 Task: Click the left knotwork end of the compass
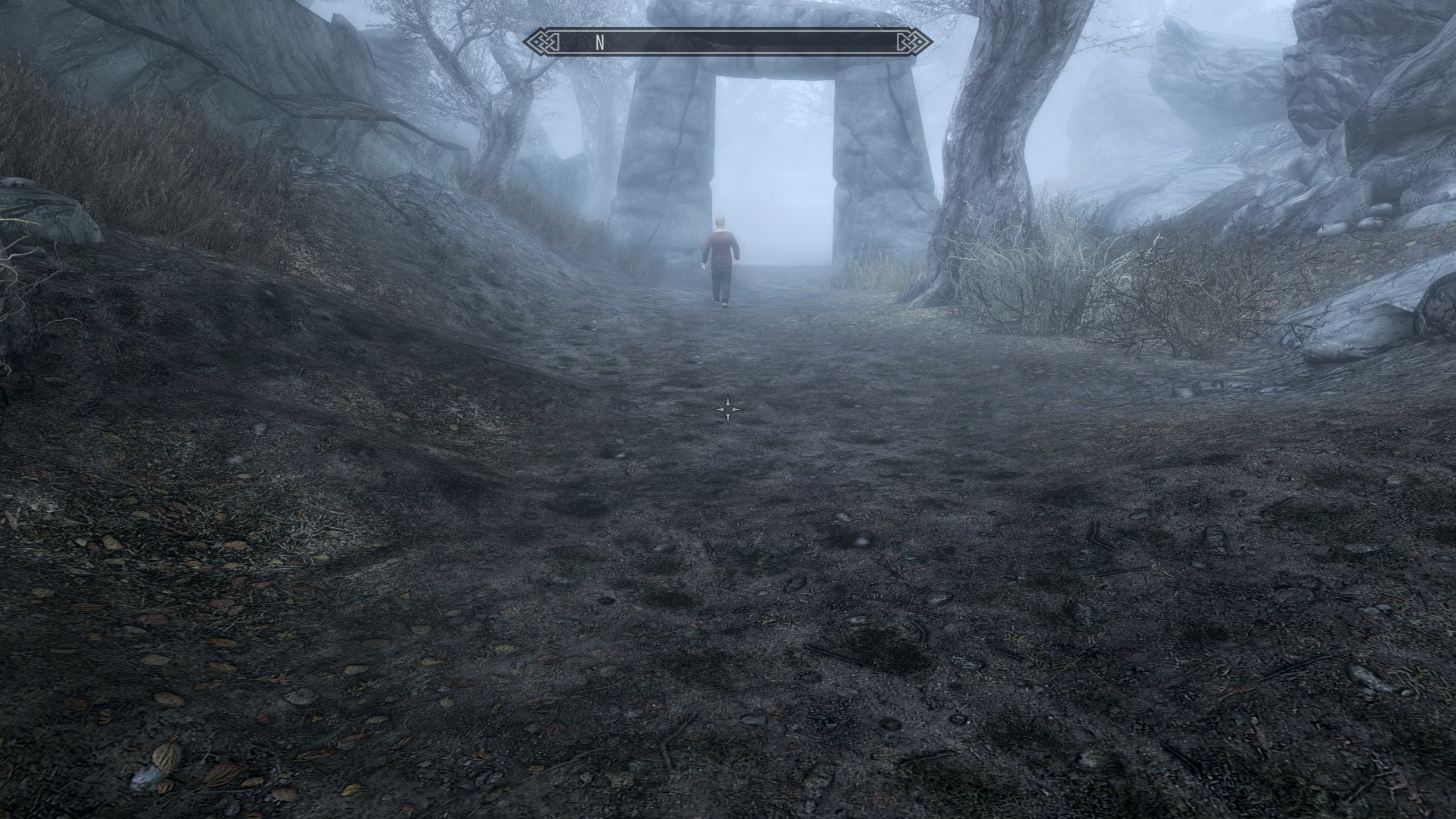click(541, 41)
